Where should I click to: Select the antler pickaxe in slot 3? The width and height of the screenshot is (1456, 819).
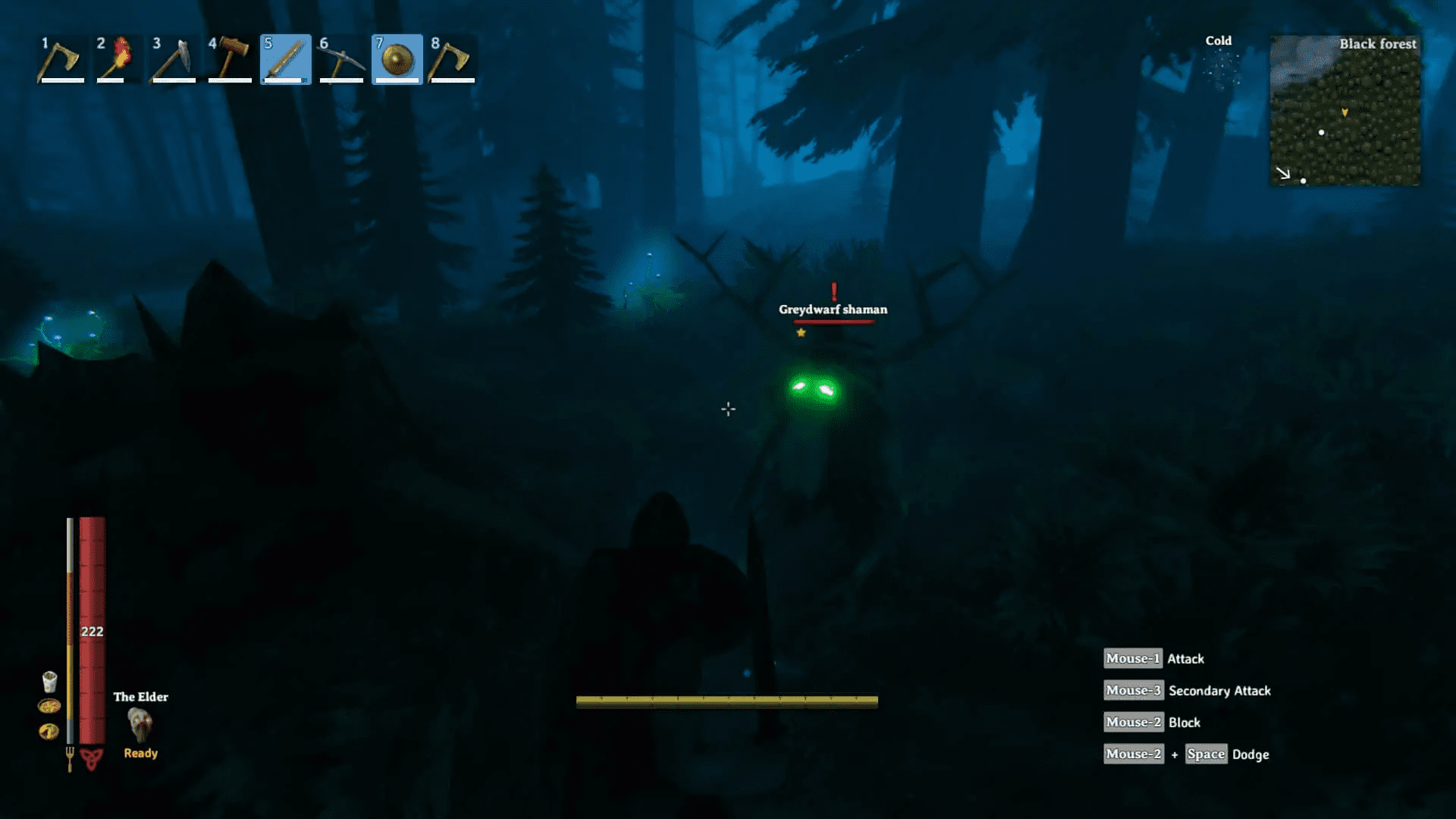tap(174, 59)
